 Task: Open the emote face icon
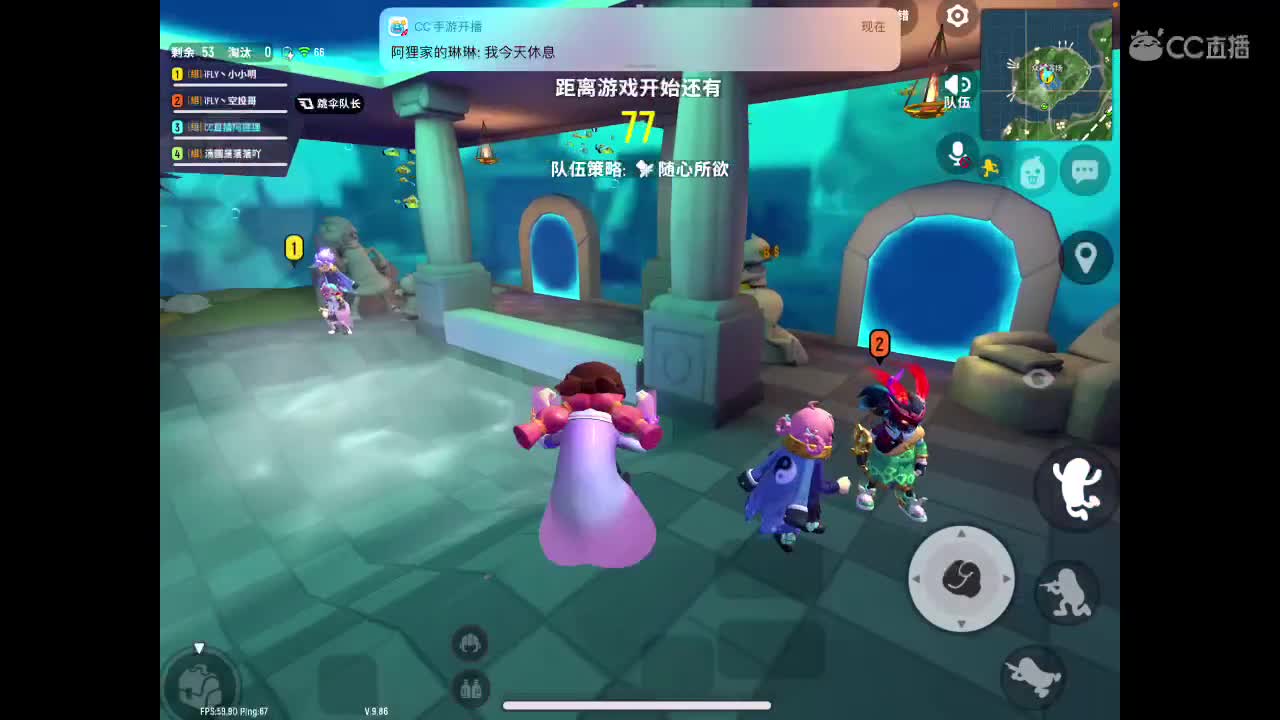coord(1034,172)
